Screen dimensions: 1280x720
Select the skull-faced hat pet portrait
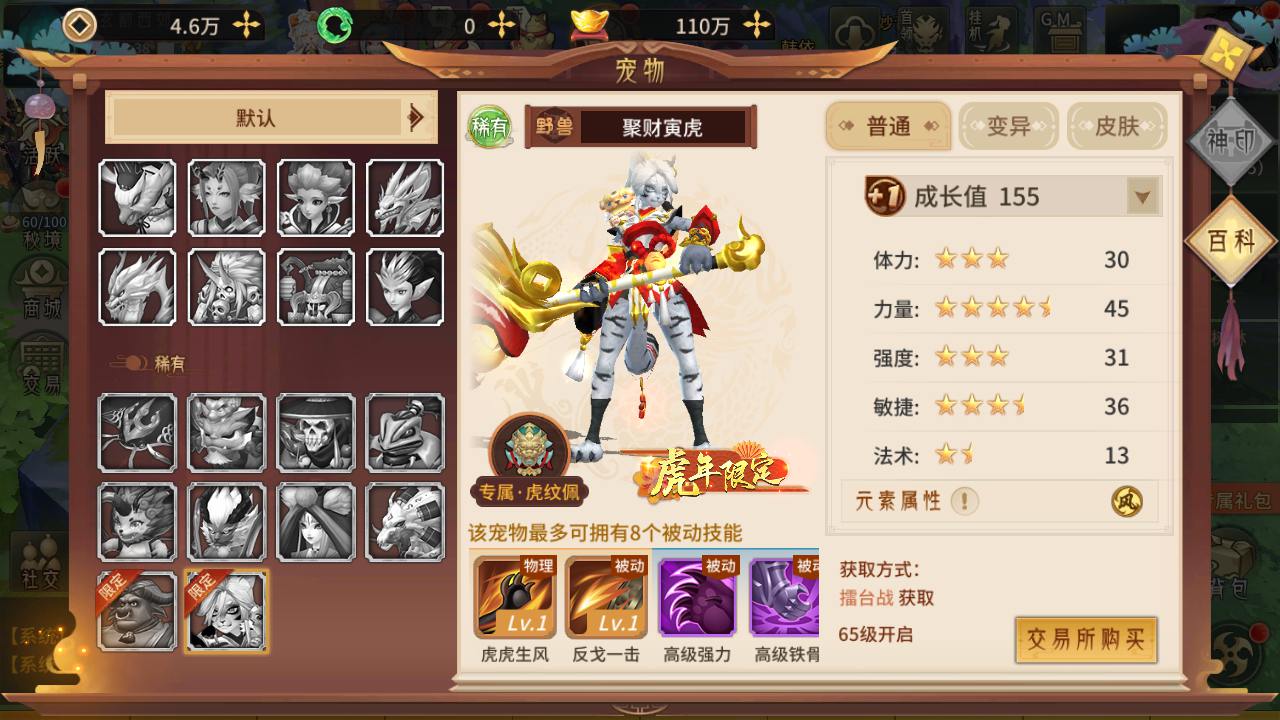[x=315, y=432]
